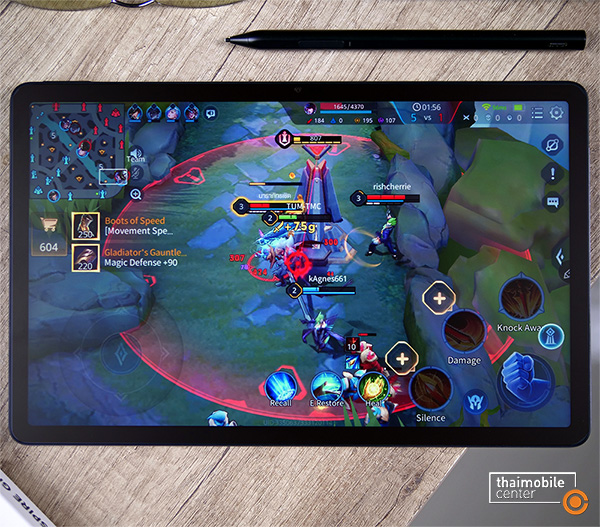Hit the fist basic attack button
This screenshot has height=527, width=600.
tap(524, 375)
